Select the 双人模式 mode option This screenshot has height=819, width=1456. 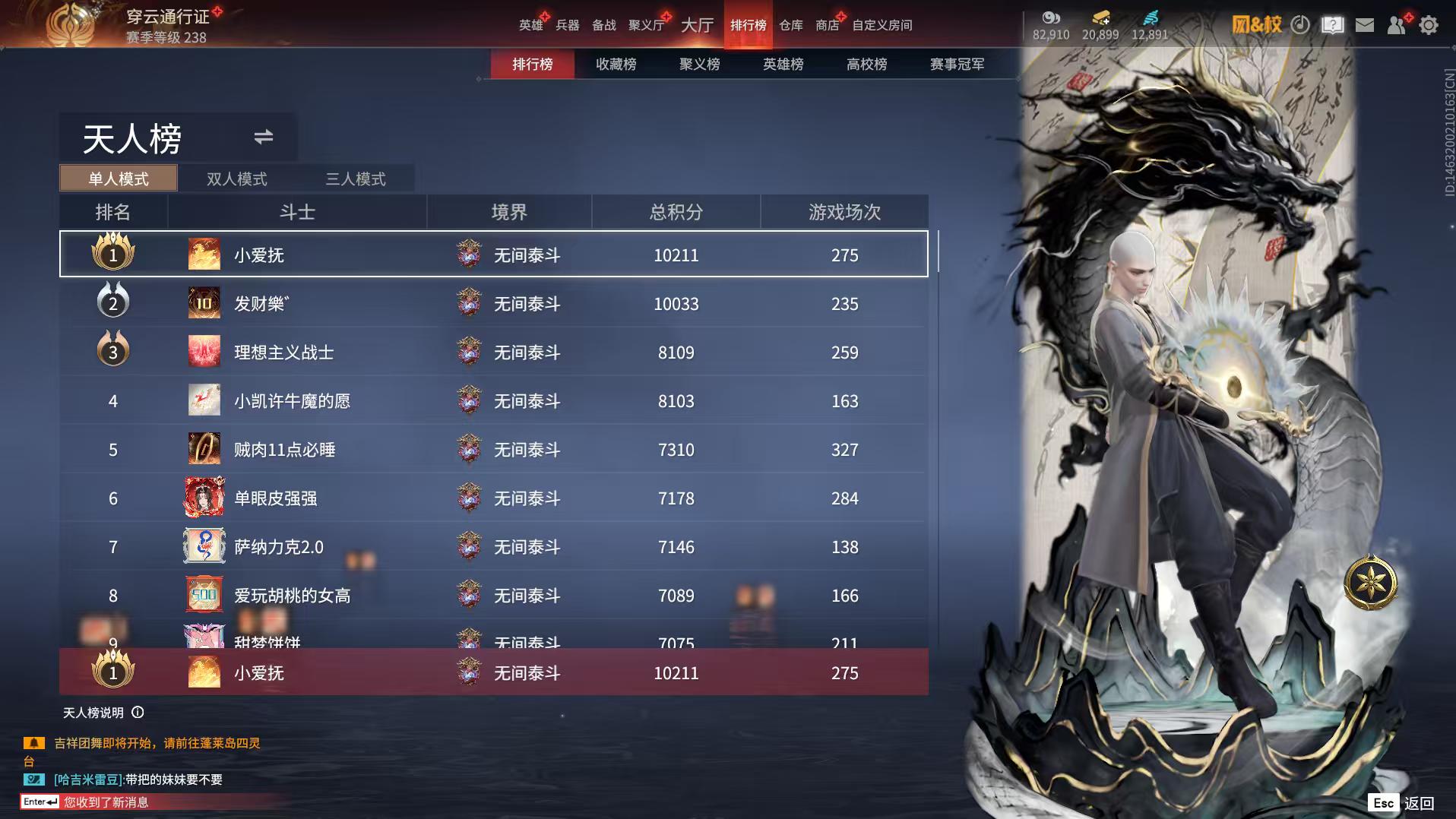point(236,179)
